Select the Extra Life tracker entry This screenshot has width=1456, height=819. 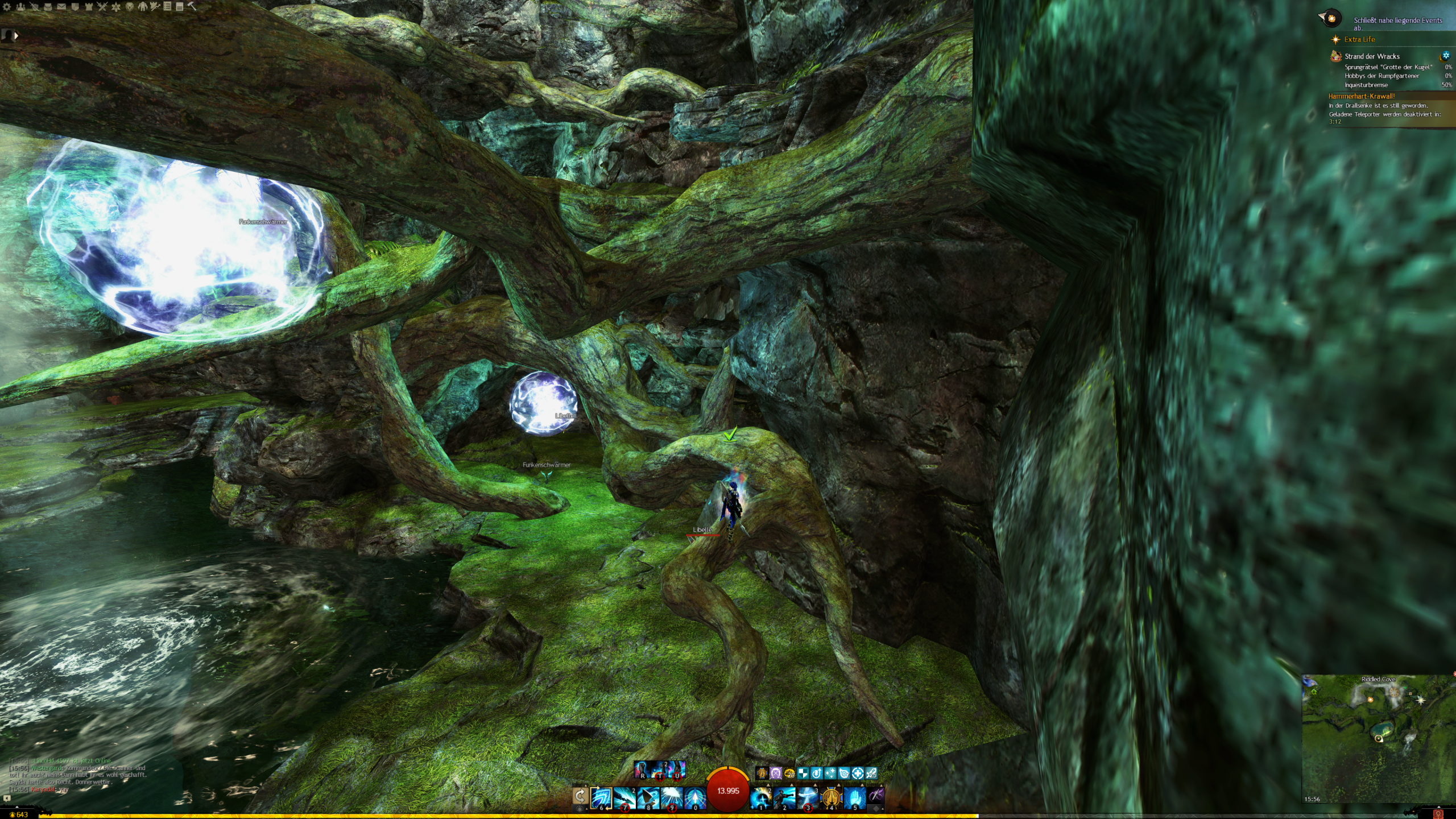pos(1359,39)
